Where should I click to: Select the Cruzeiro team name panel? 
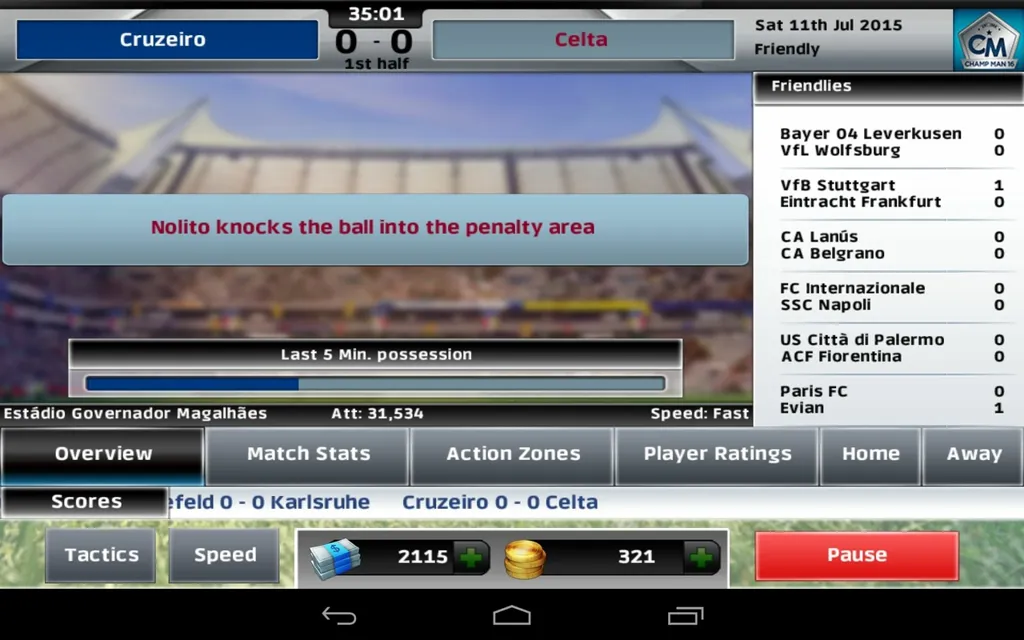coord(167,40)
